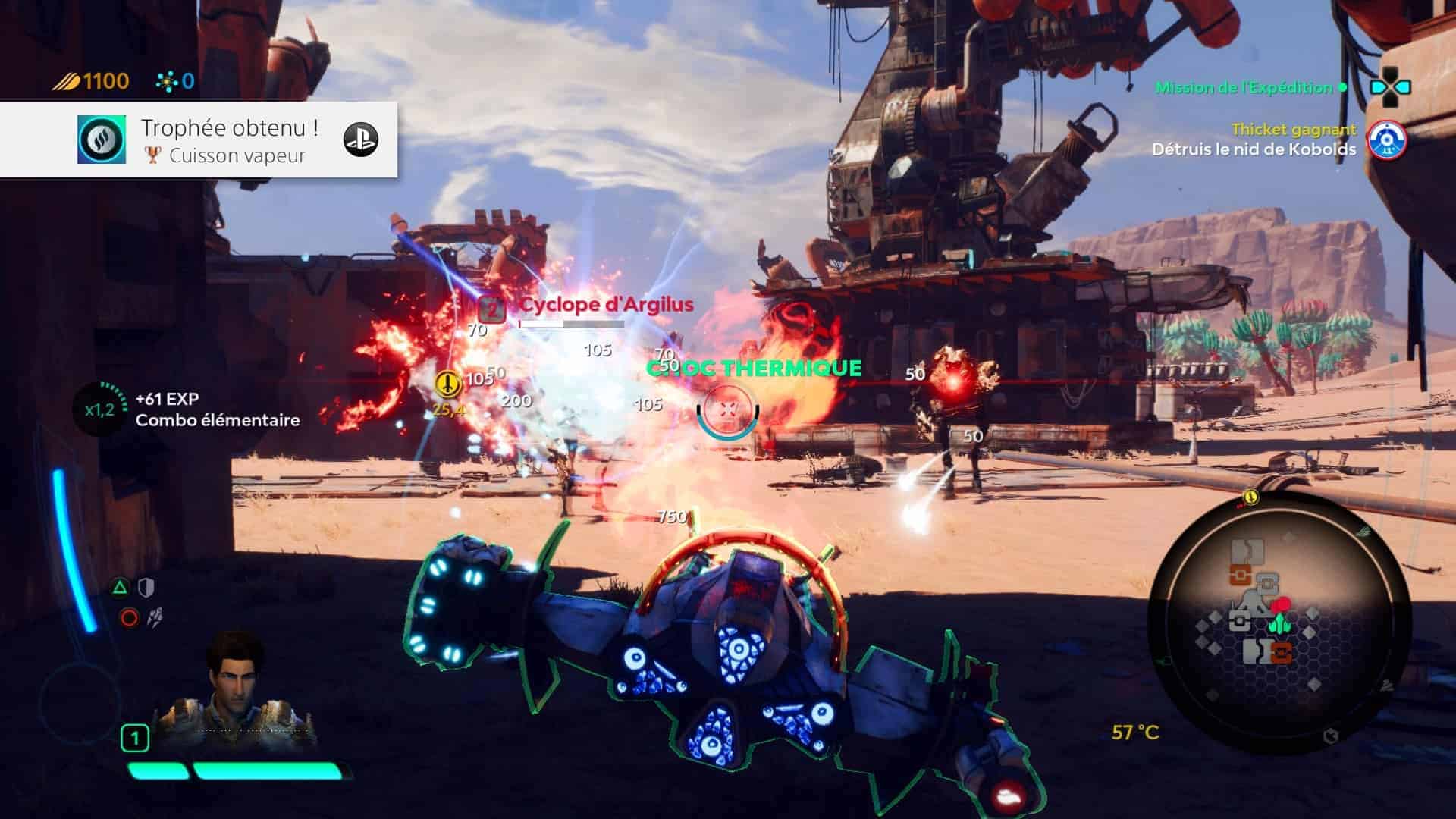Viewport: 1456px width, 819px height.
Task: Click the Cuisson vapeur trophy icon
Action: point(102,140)
